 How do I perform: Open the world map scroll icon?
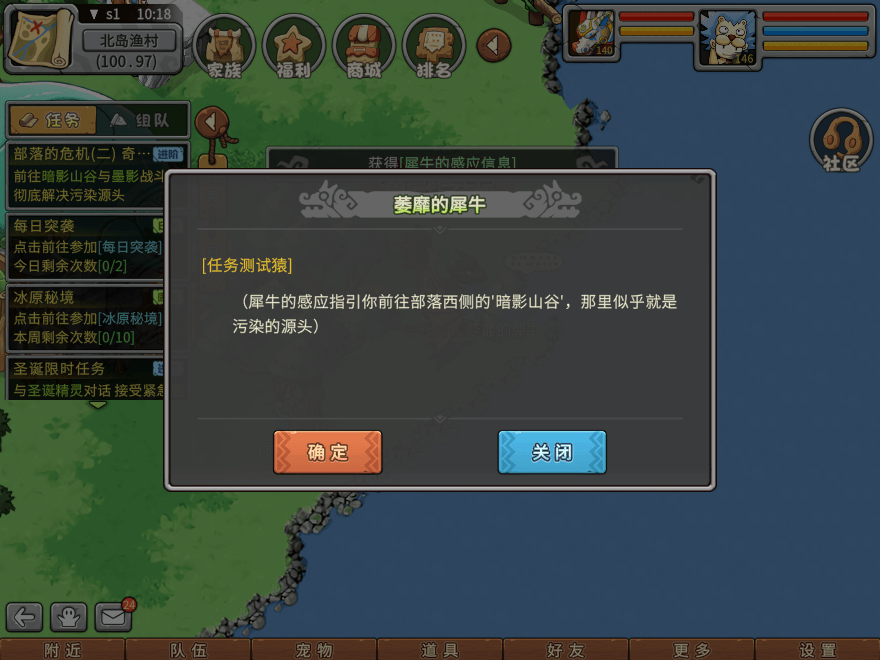42,38
